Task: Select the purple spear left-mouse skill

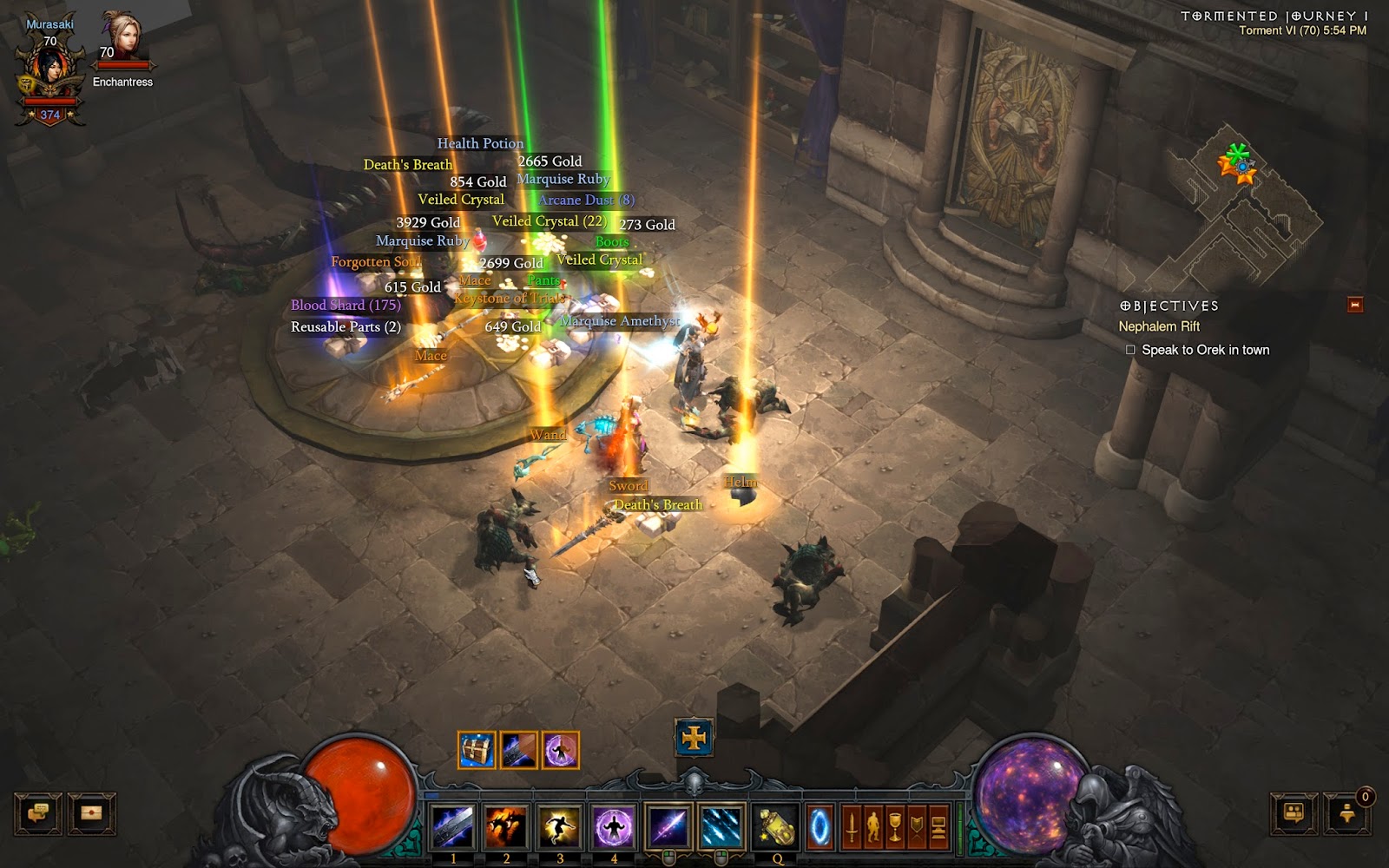Action: 668,825
